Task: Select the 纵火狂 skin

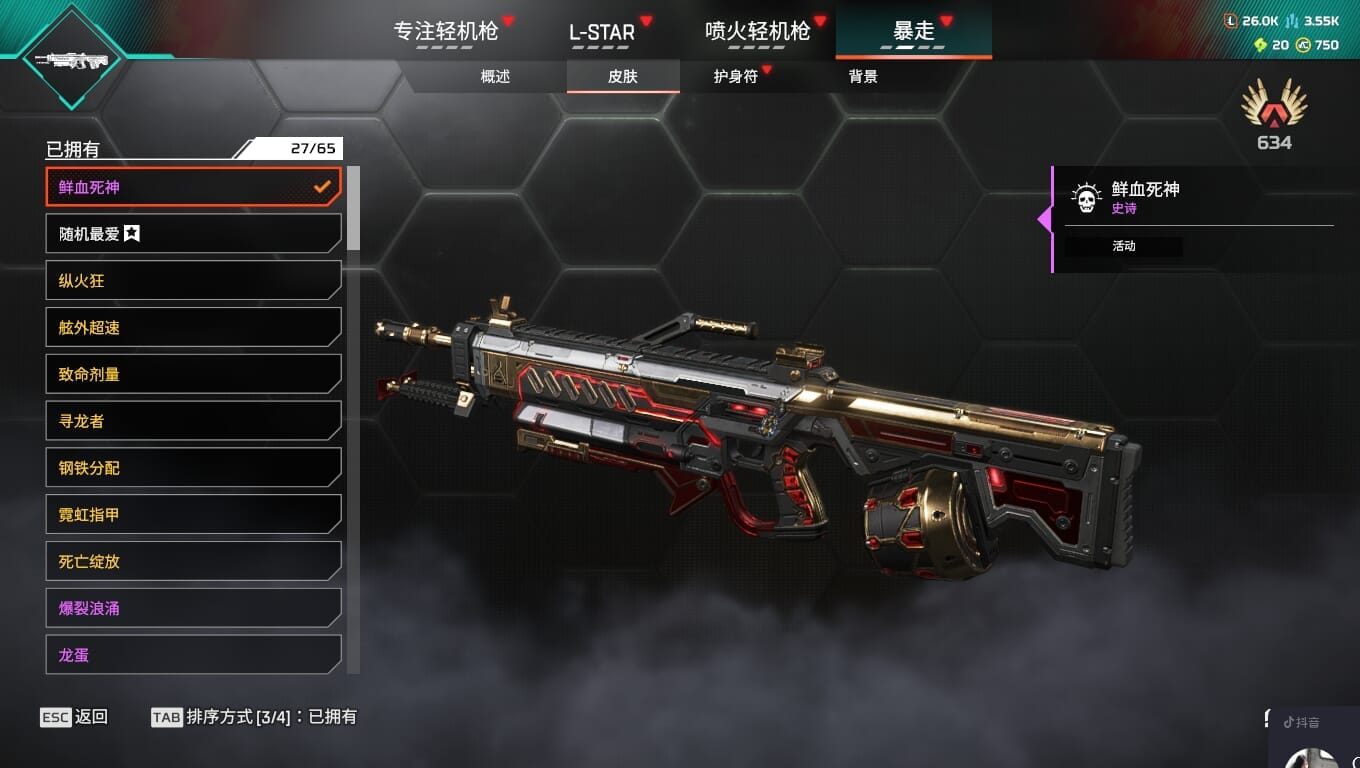Action: pyautogui.click(x=193, y=281)
